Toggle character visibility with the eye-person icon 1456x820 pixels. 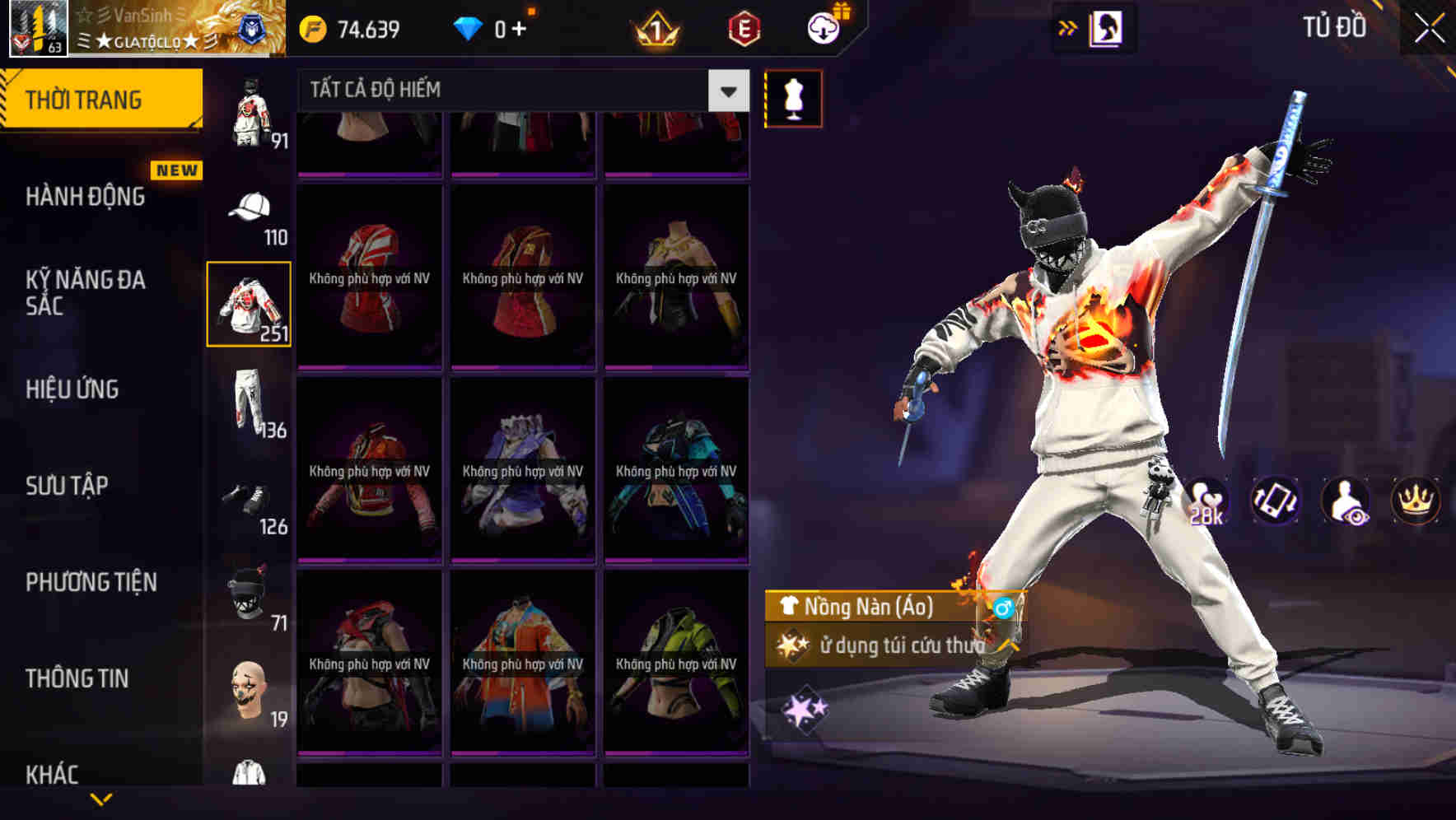point(1345,501)
